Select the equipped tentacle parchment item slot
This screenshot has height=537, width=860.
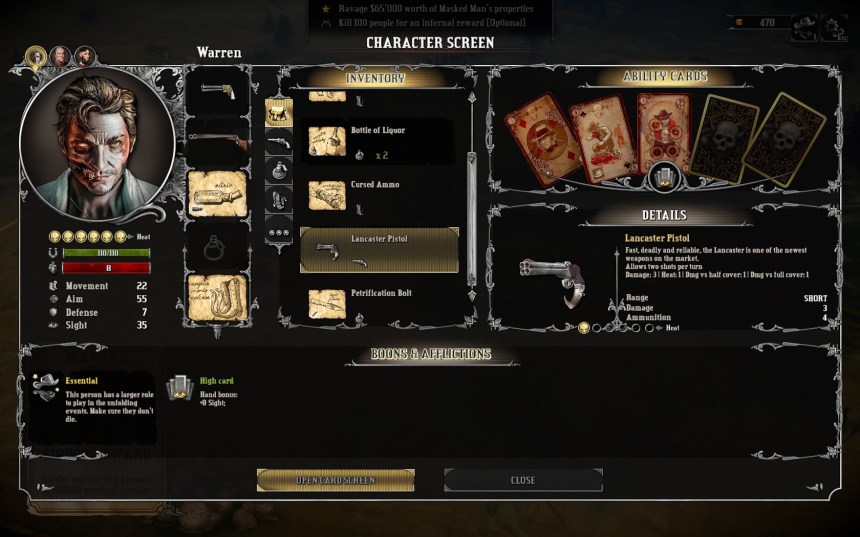coord(217,295)
